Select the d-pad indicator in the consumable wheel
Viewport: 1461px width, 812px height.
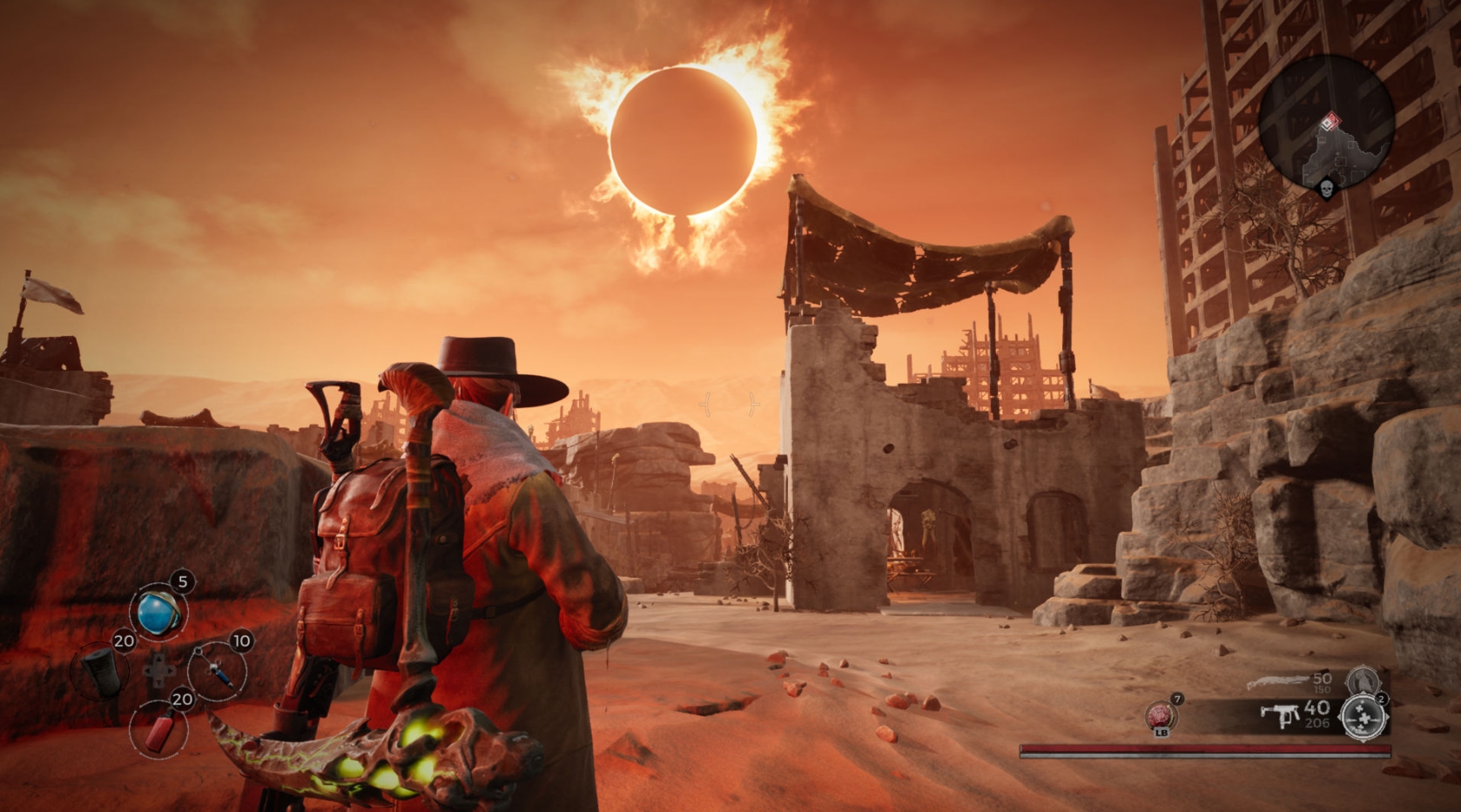click(160, 669)
